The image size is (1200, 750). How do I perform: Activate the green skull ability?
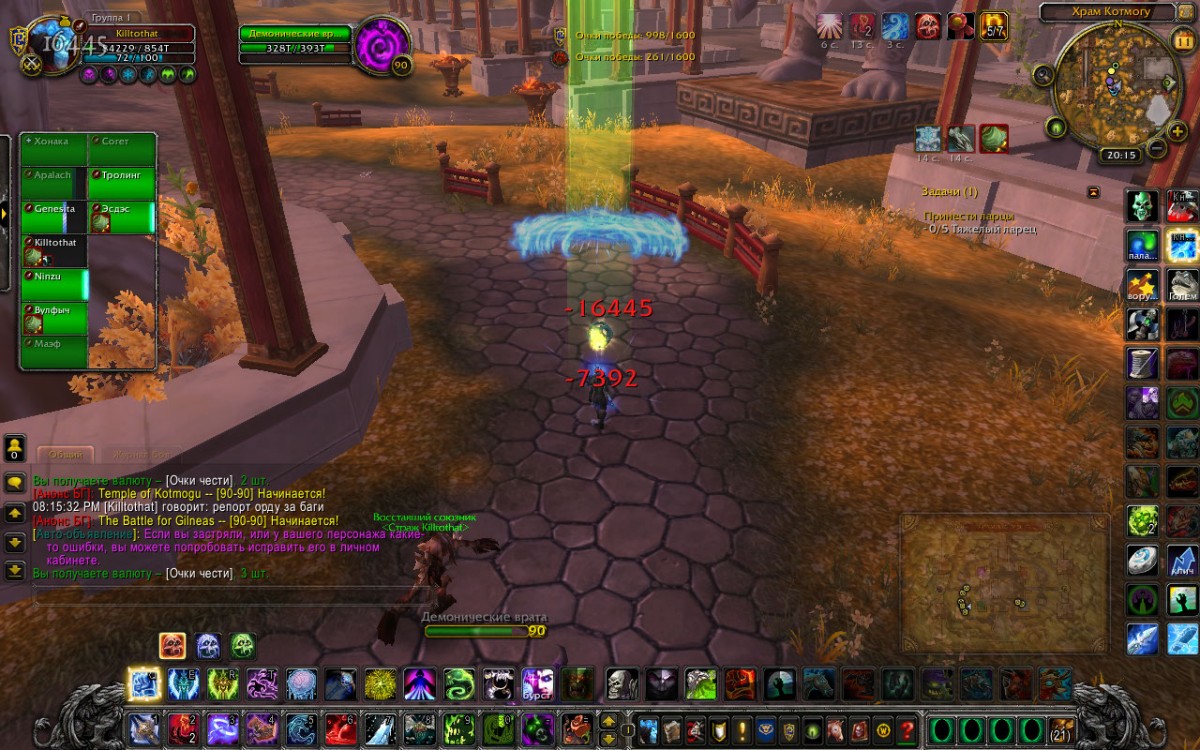1144,206
